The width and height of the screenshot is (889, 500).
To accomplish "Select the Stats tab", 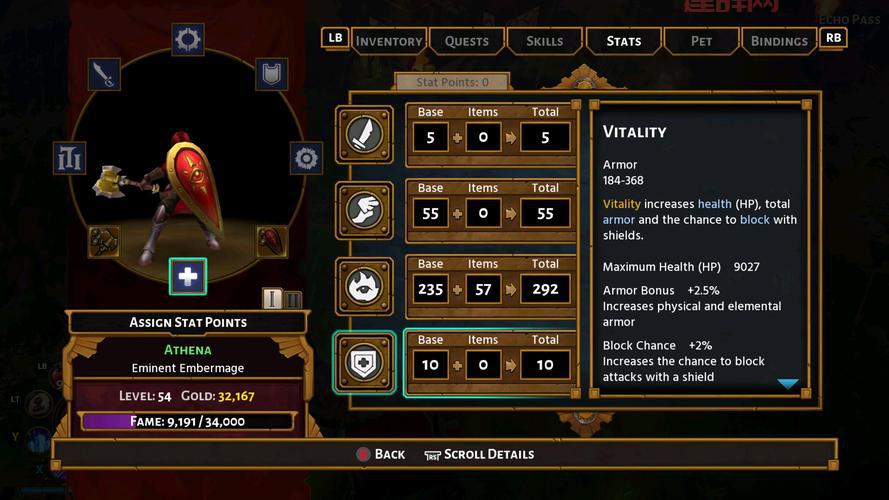I will 623,41.
